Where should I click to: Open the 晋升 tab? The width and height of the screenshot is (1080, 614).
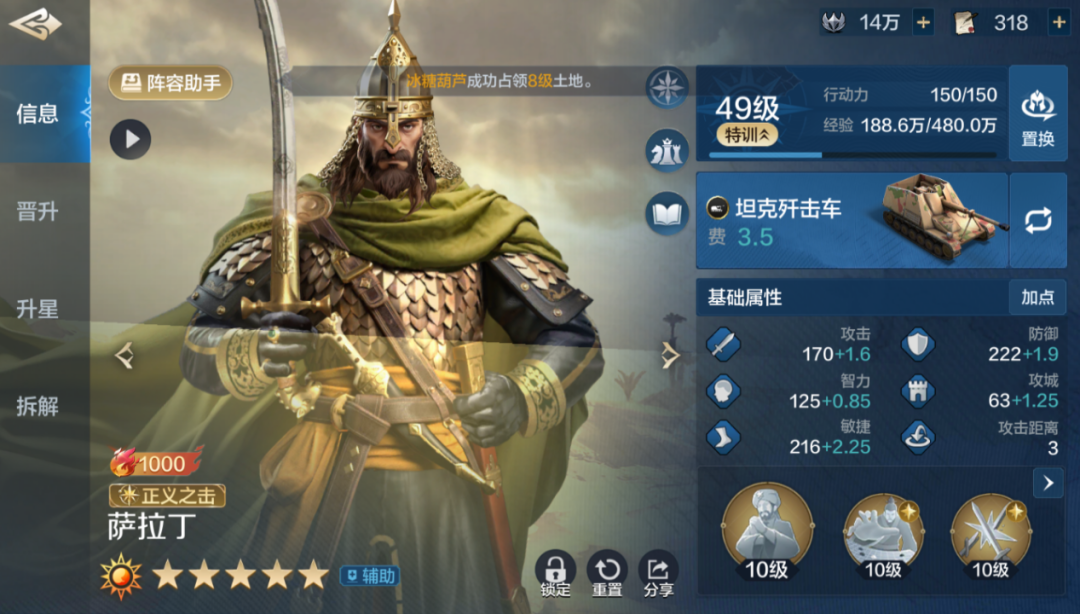pos(38,212)
